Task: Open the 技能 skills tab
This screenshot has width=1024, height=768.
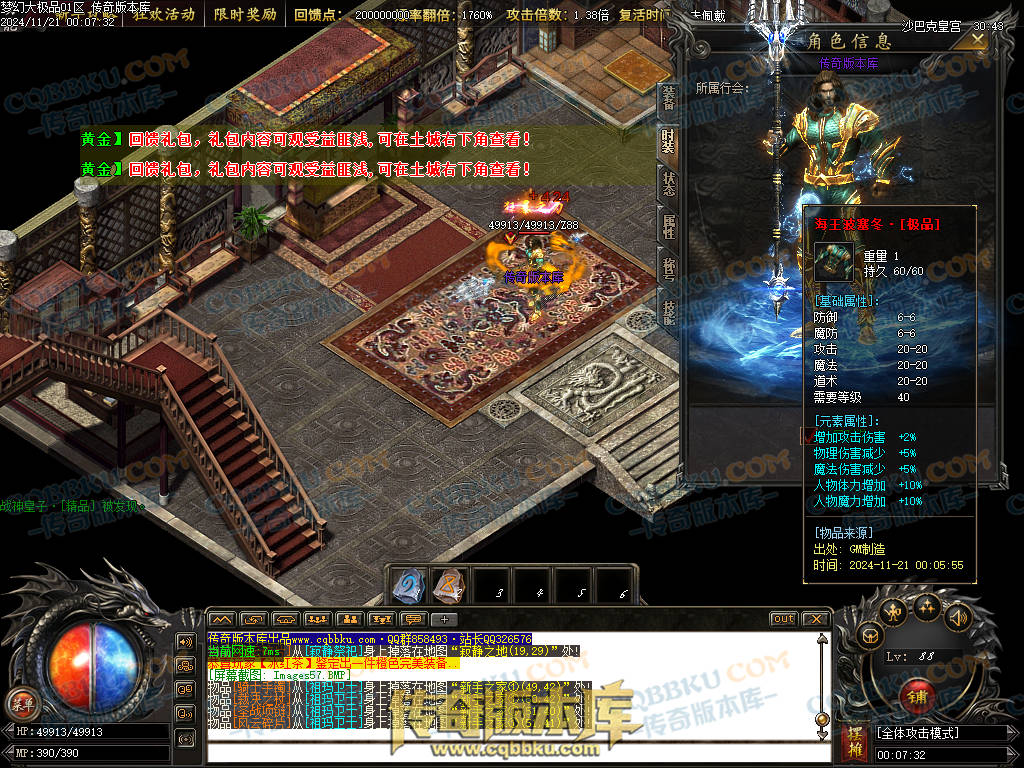Action: point(668,313)
